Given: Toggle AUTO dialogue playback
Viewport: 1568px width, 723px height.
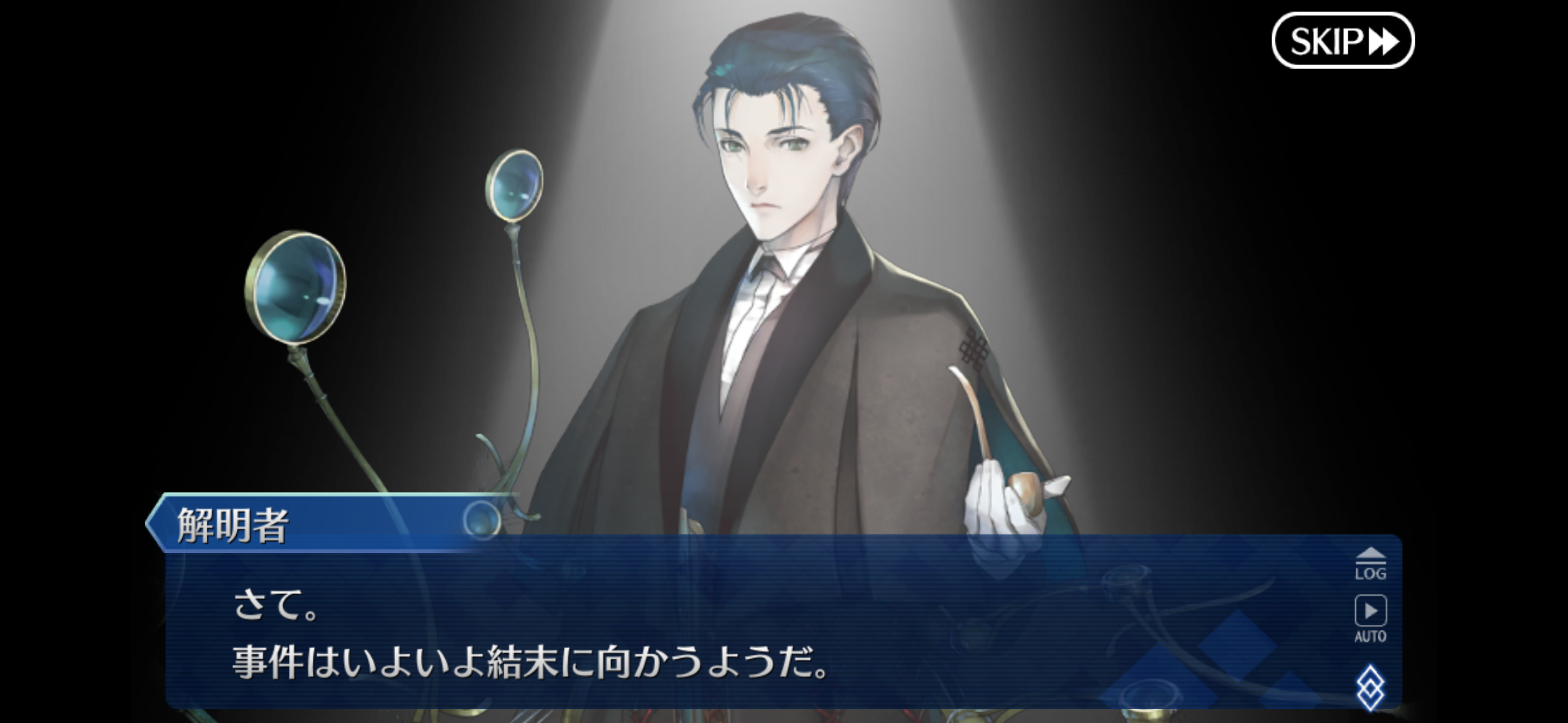Looking at the screenshot, I should click(1370, 617).
